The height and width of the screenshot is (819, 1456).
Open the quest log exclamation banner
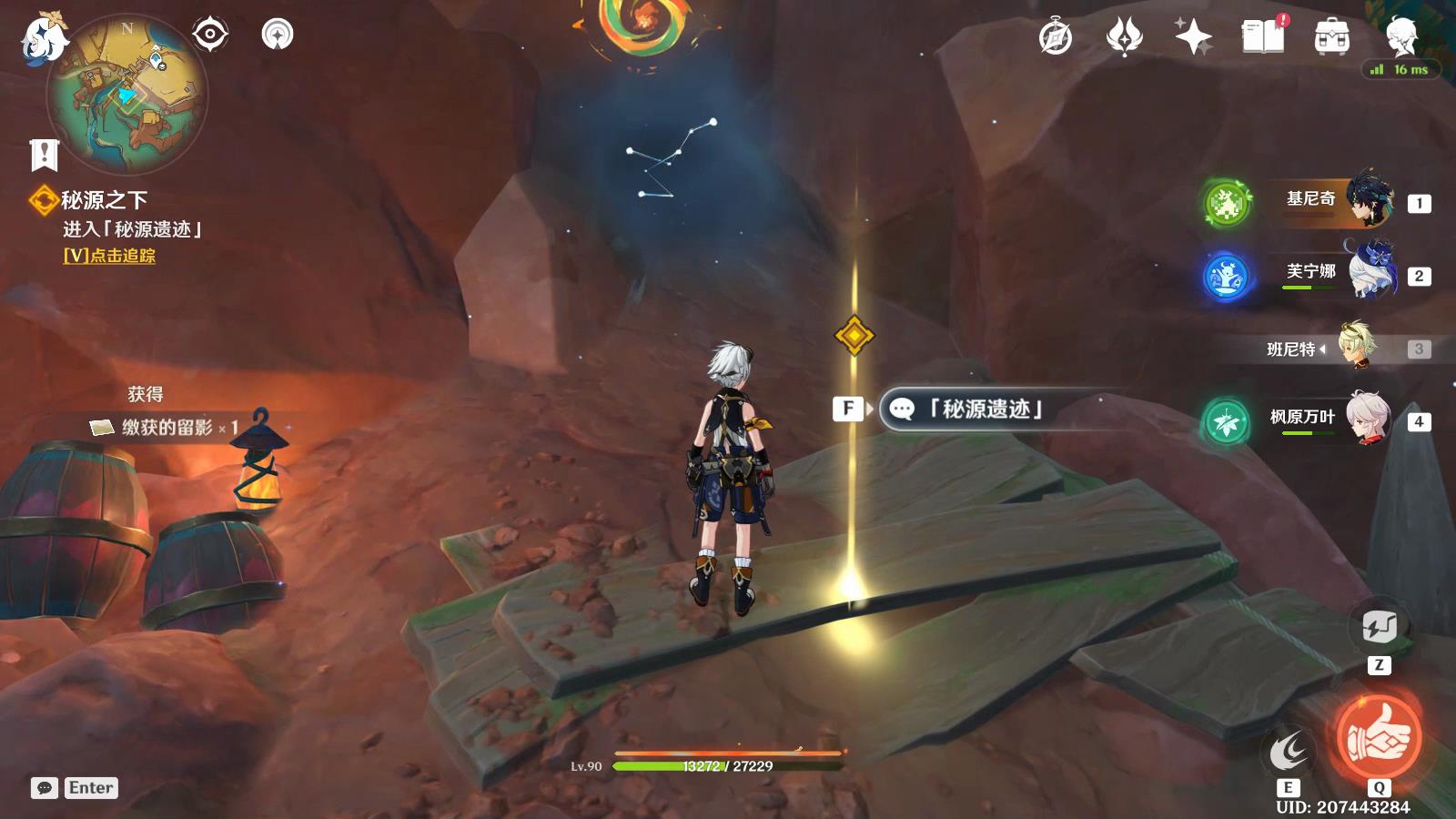(44, 155)
